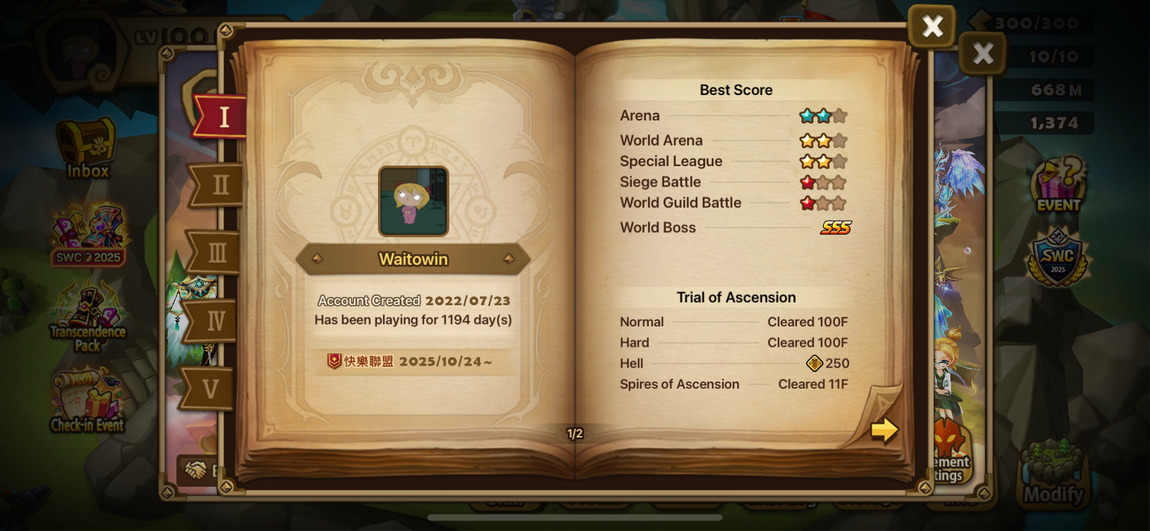Switch to bookmark tab II

pyautogui.click(x=217, y=185)
